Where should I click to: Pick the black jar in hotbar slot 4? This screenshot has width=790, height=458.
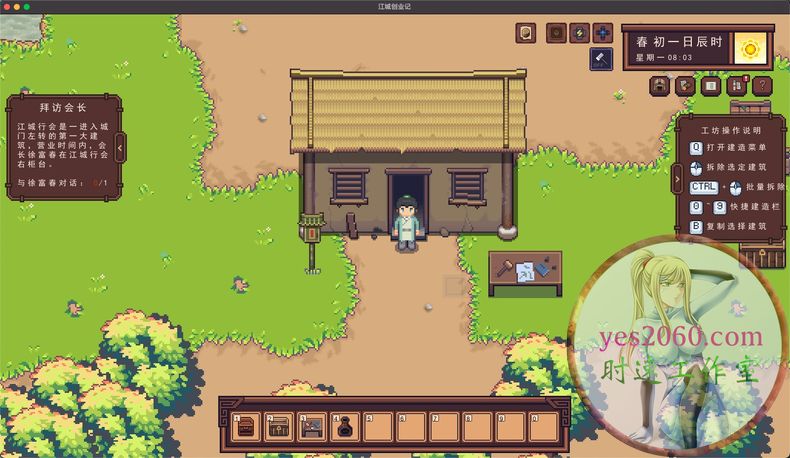[345, 426]
